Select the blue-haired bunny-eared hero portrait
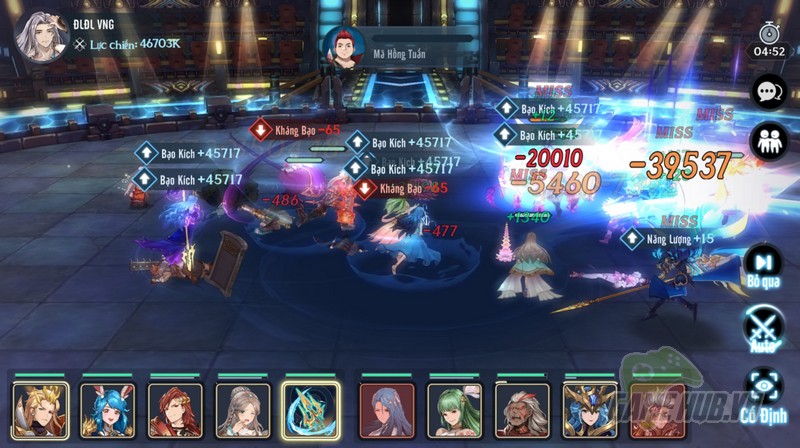This screenshot has width=800, height=448. [108, 411]
